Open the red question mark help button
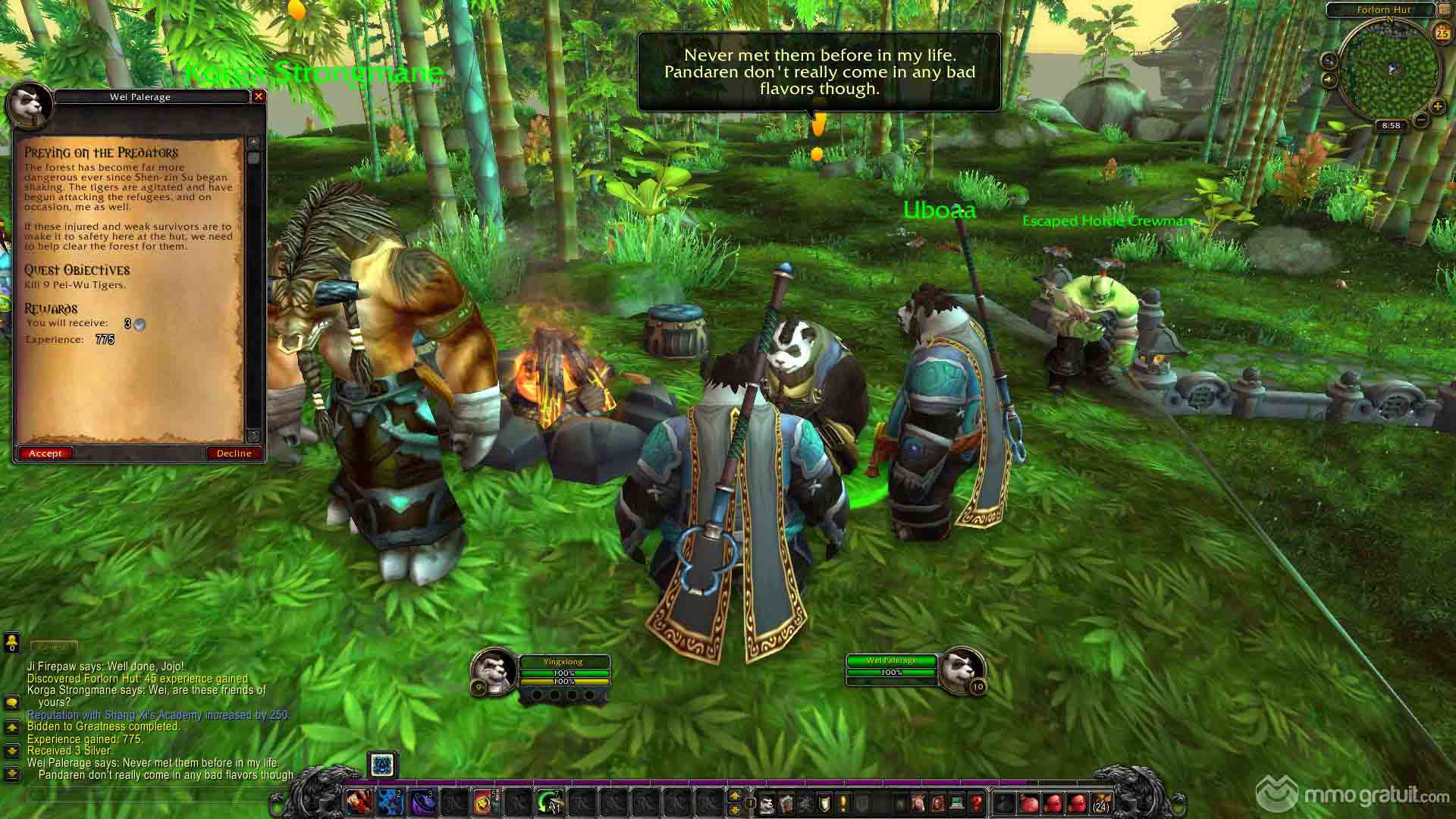The image size is (1456, 819). (x=976, y=802)
